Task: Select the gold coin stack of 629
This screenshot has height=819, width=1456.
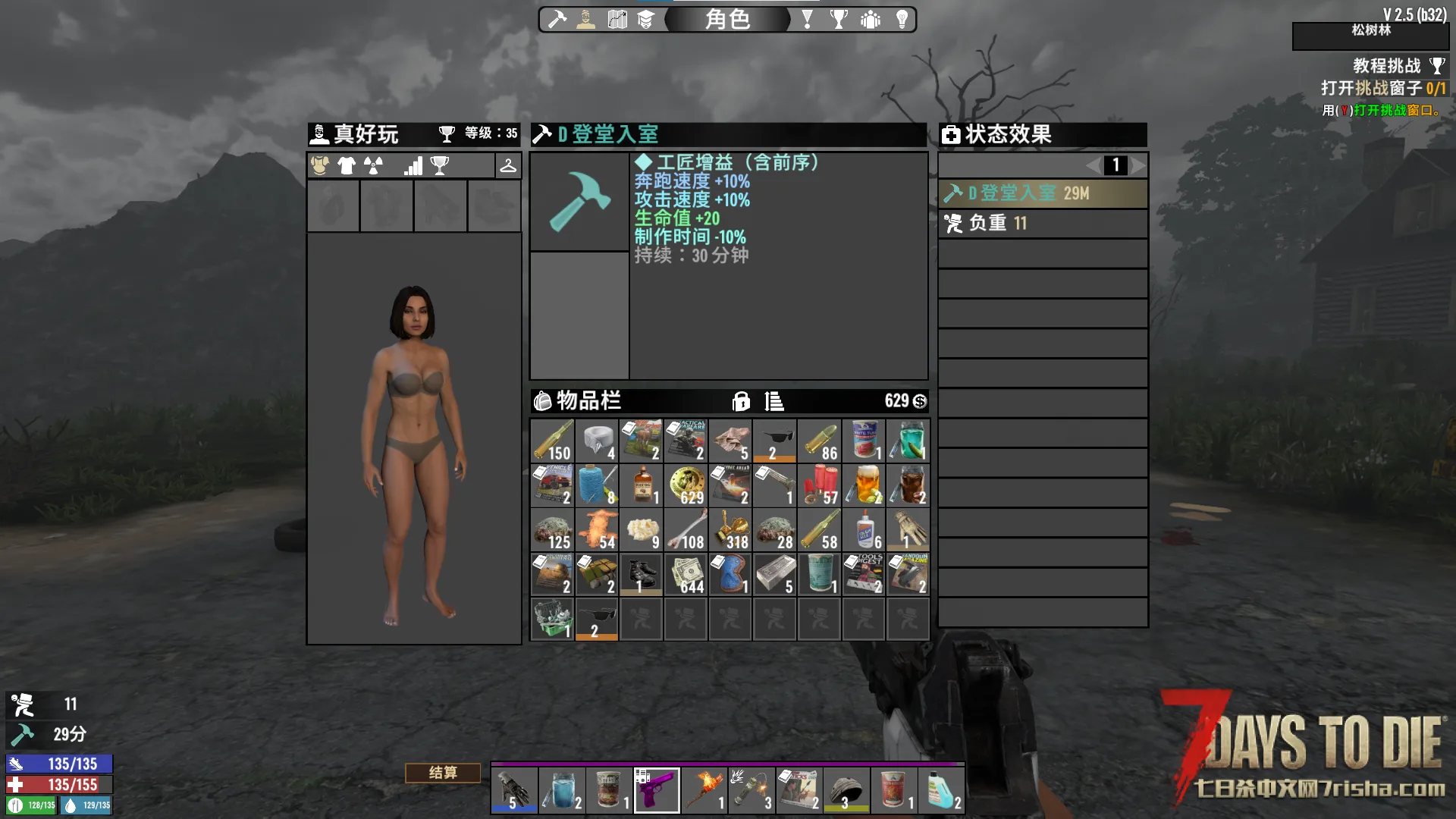Action: point(686,485)
